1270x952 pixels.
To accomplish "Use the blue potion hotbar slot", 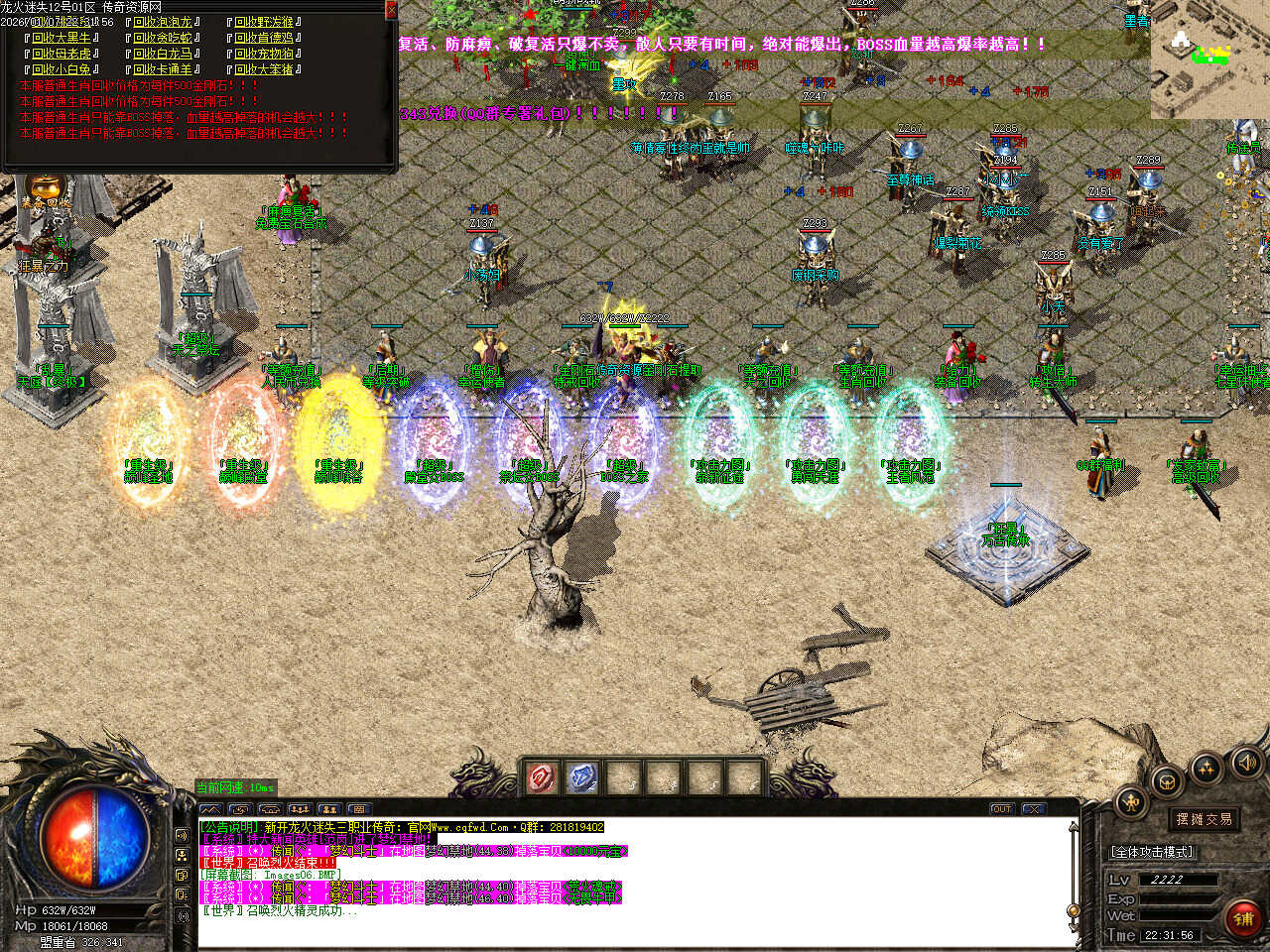I will (x=582, y=778).
